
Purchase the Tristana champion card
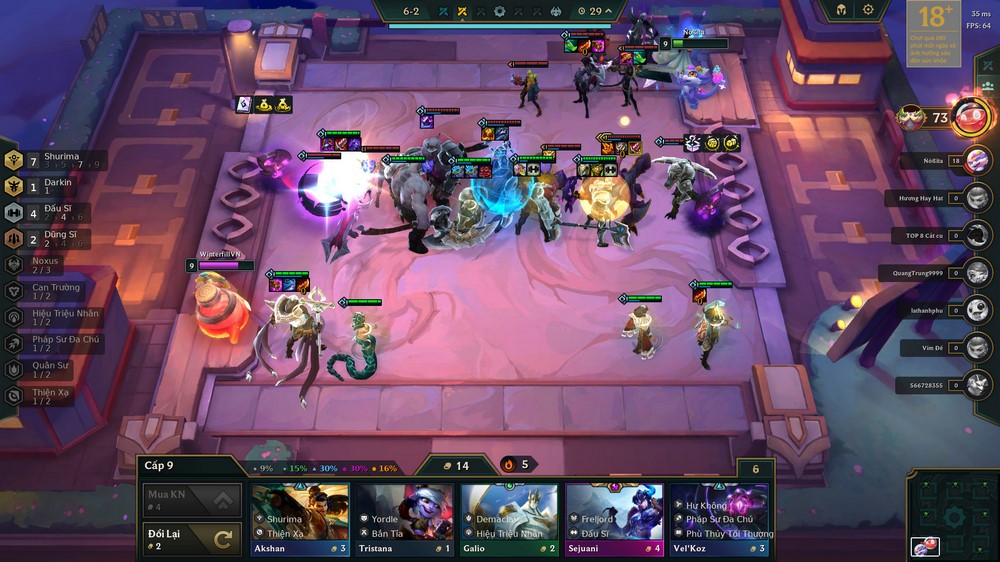pos(405,519)
